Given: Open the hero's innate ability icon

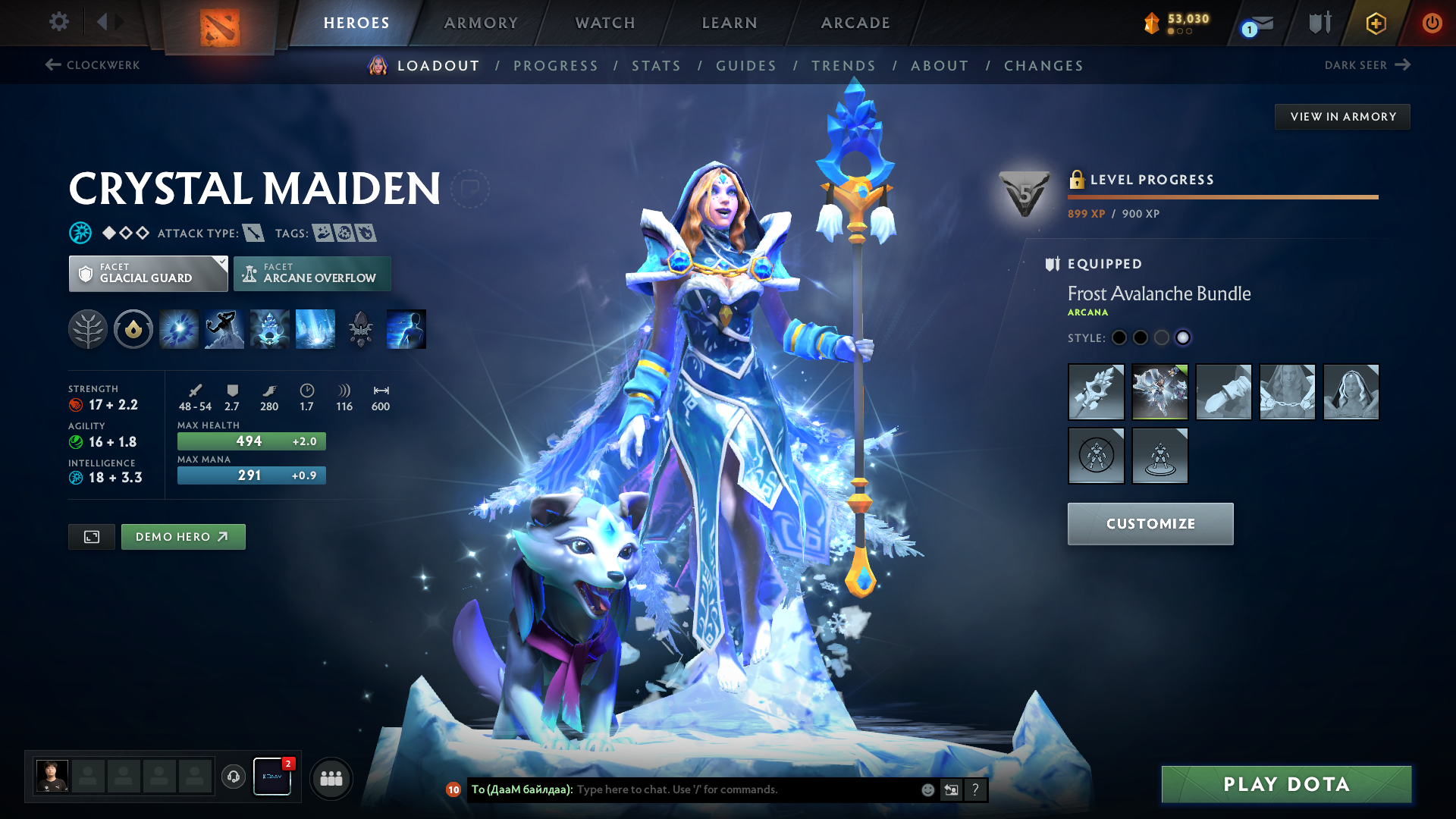Looking at the screenshot, I should pyautogui.click(x=133, y=328).
